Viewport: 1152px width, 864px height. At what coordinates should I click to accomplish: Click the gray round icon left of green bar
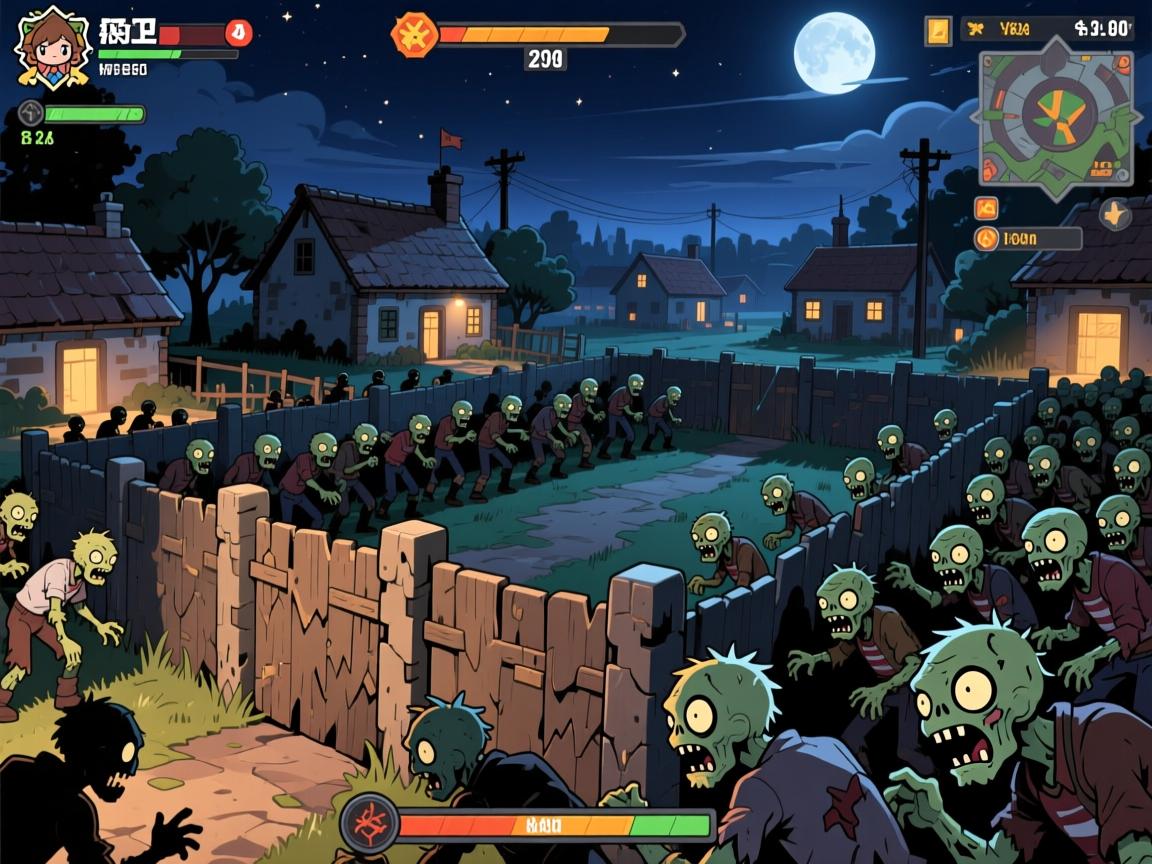(x=30, y=114)
